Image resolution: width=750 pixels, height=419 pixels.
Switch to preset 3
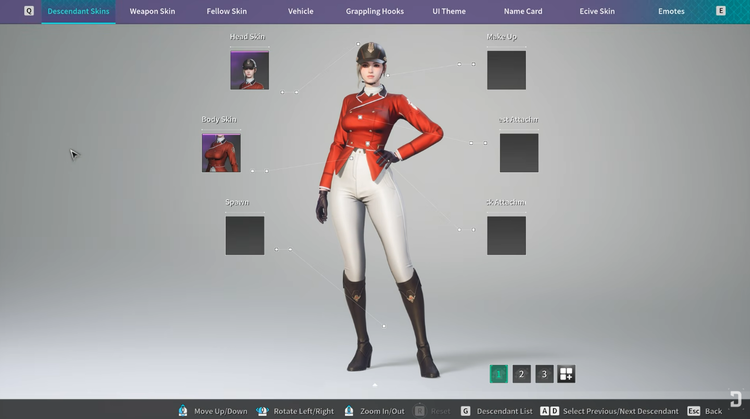pos(544,374)
